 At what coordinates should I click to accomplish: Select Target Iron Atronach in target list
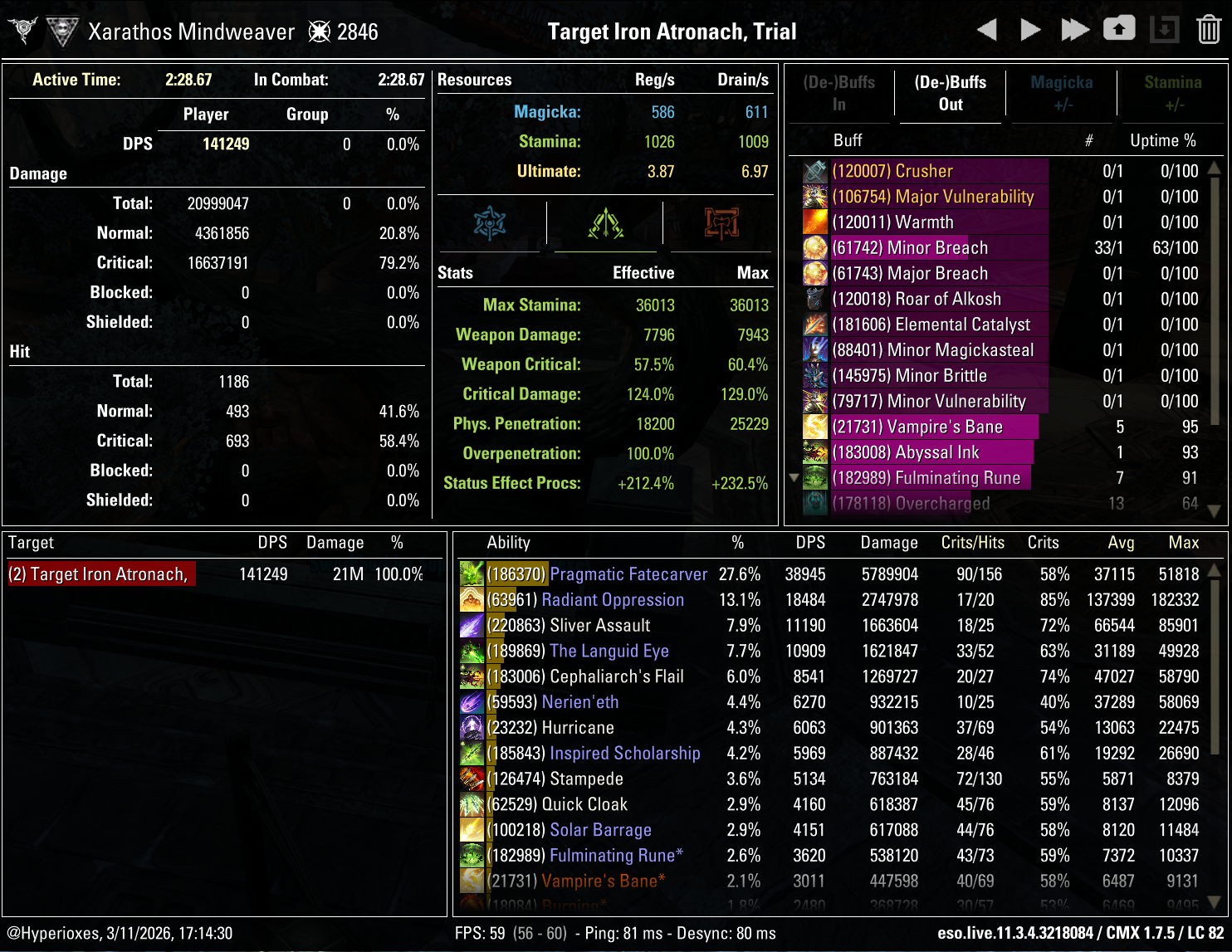point(101,574)
